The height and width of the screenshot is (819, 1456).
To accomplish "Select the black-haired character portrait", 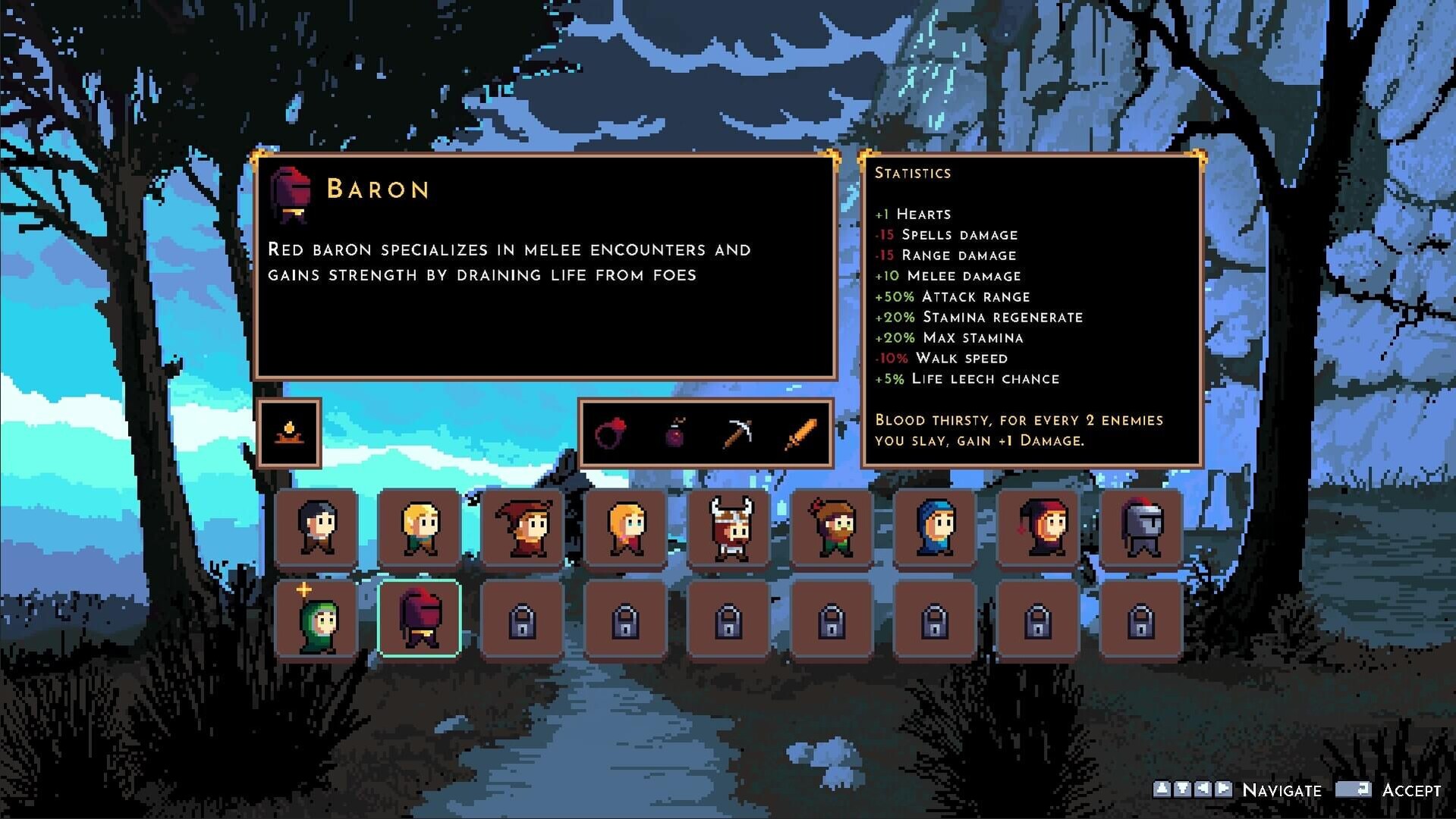I will [316, 527].
